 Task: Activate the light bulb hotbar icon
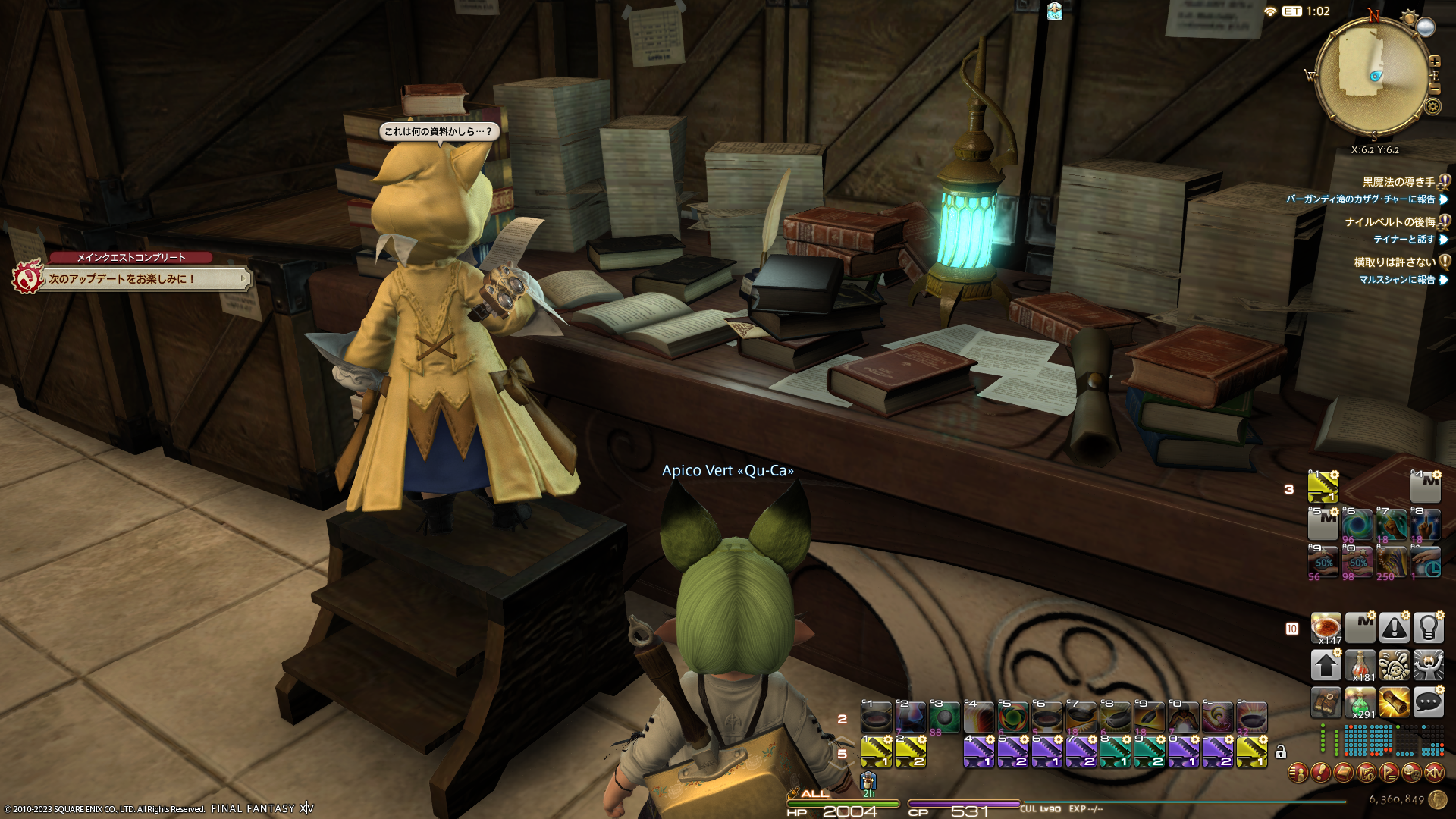coord(1428,628)
